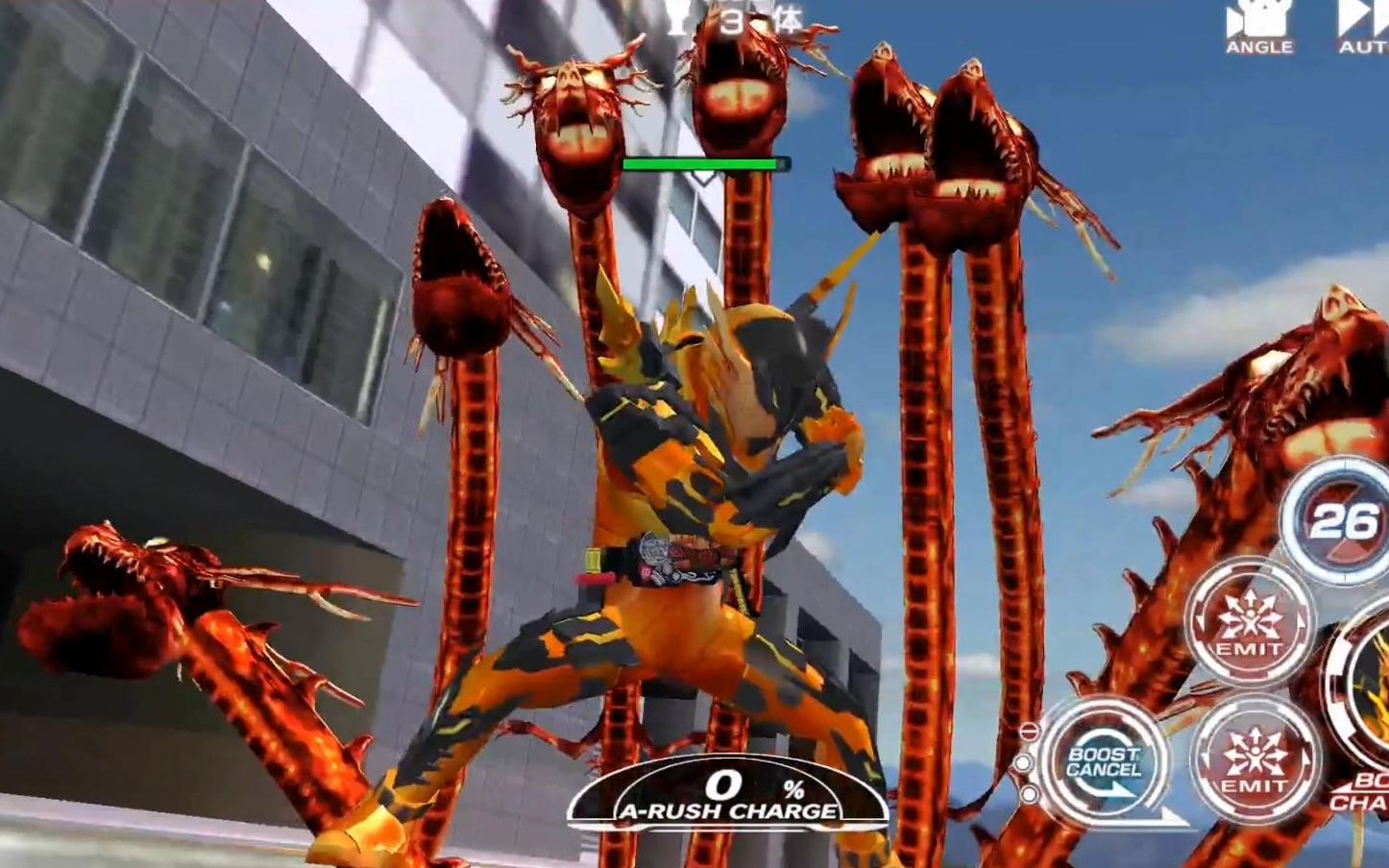Use the EMIT skill directly below the 26 counter
The image size is (1389, 868).
[1249, 622]
